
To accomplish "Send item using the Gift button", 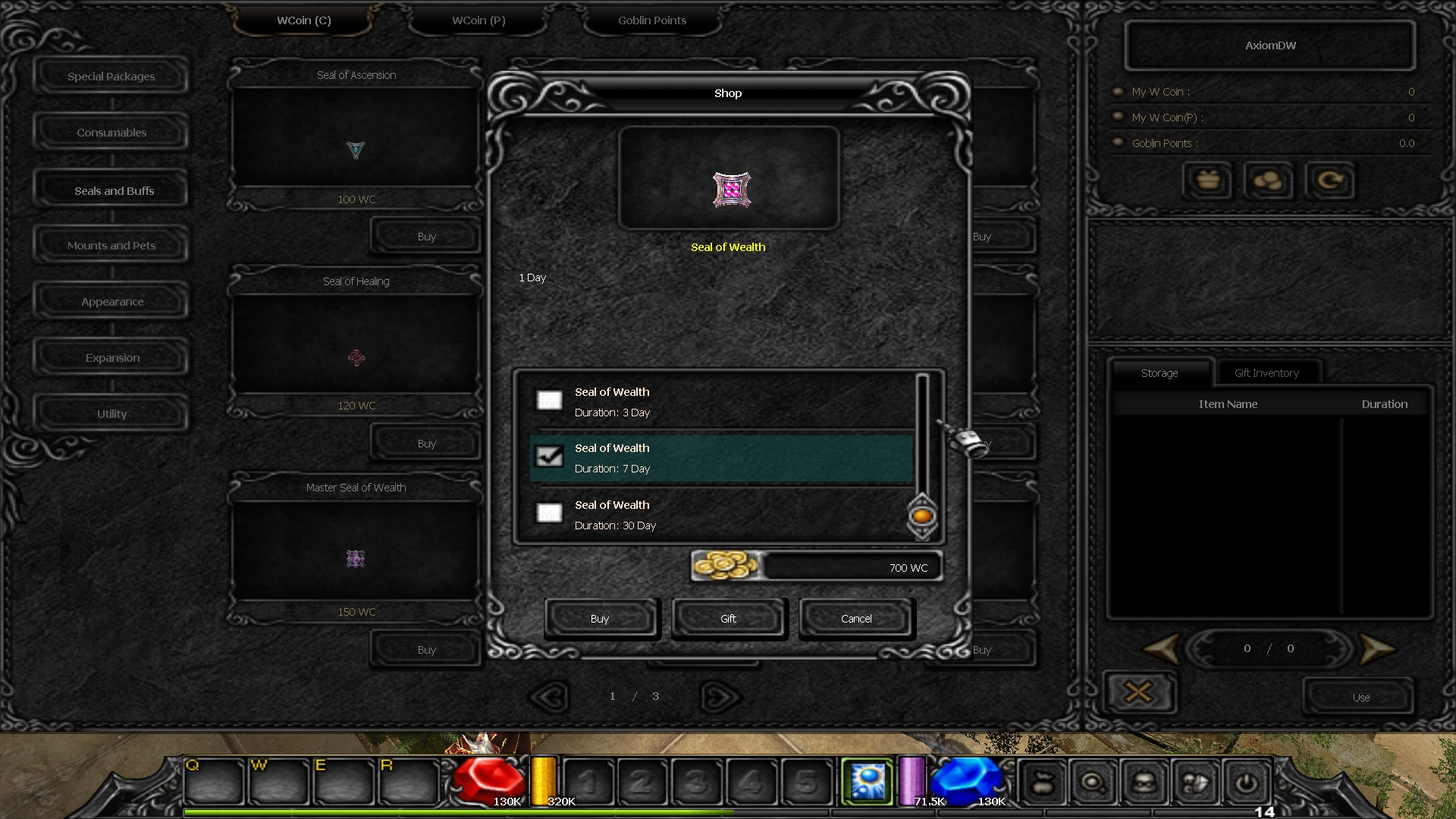I will tap(728, 619).
